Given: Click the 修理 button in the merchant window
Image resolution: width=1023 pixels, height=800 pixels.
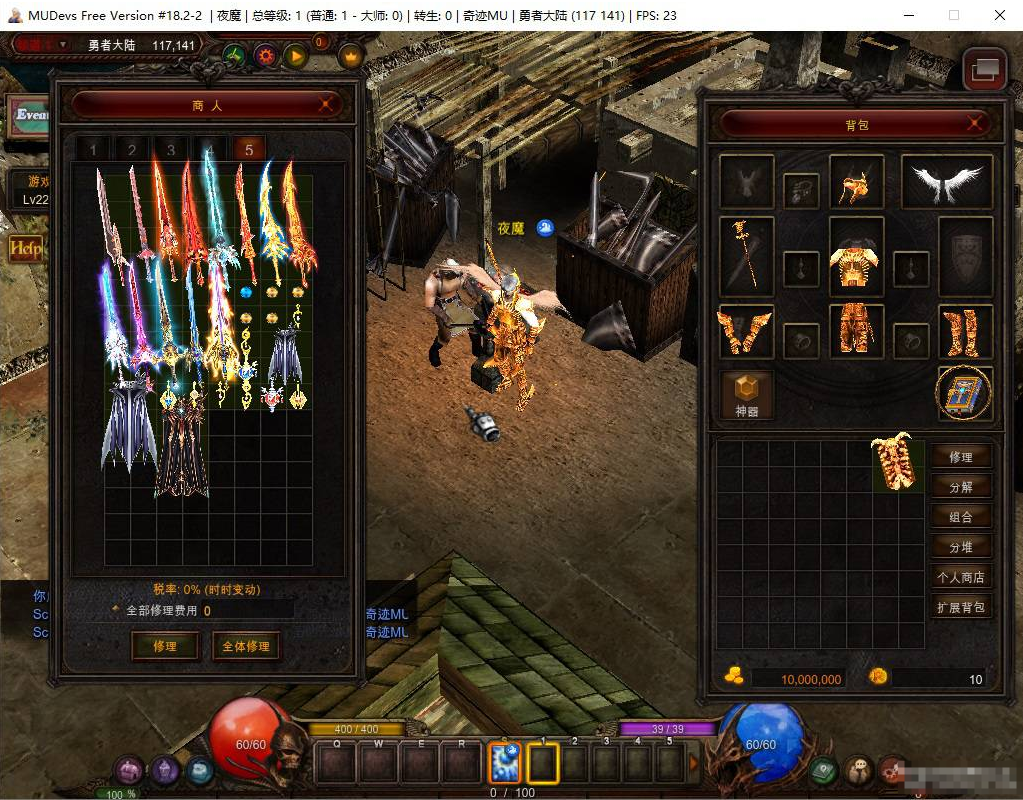Looking at the screenshot, I should click(165, 646).
